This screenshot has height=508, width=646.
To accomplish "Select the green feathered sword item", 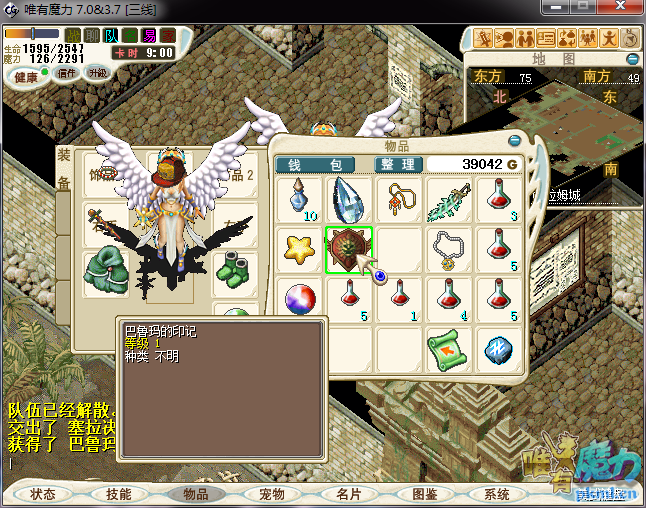I will pyautogui.click(x=449, y=199).
